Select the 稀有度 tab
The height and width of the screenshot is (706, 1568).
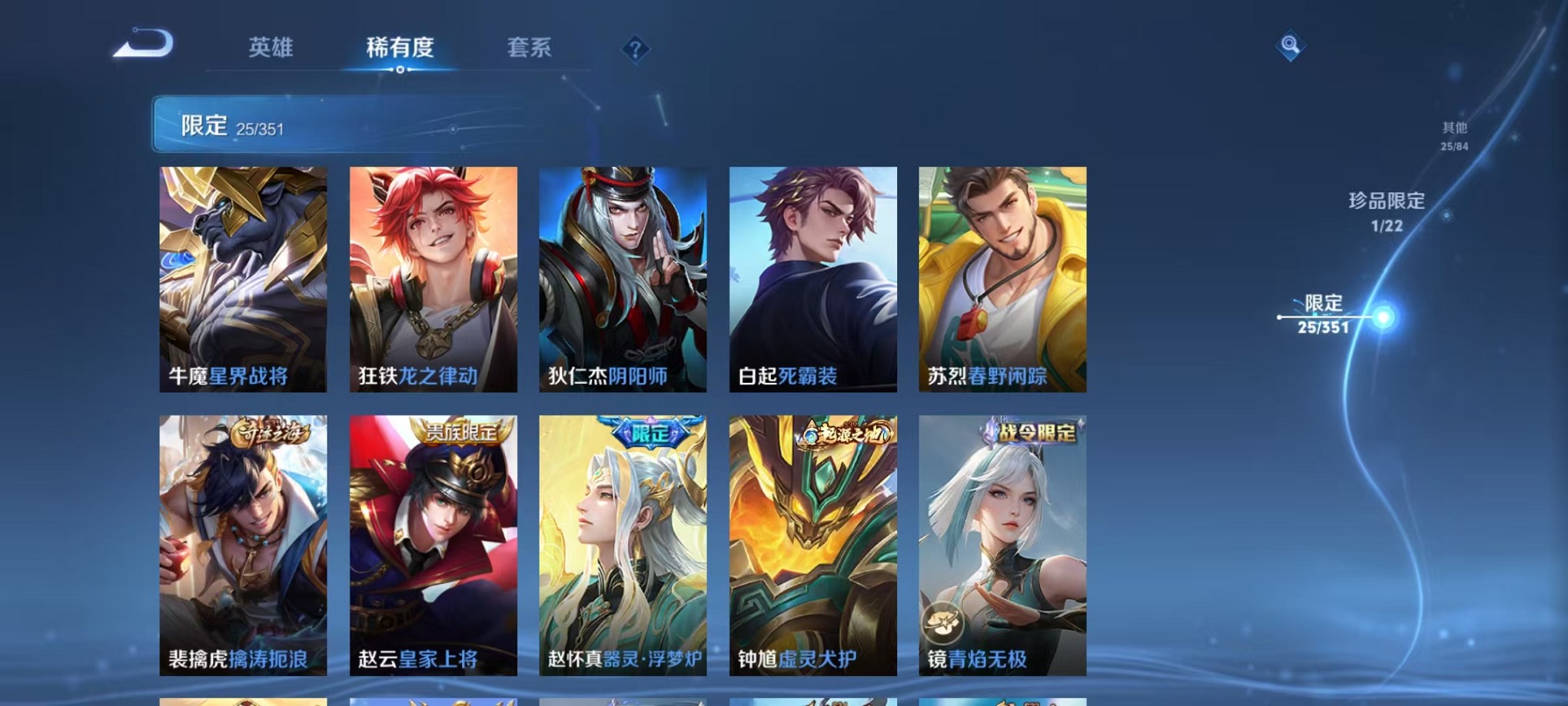[400, 48]
